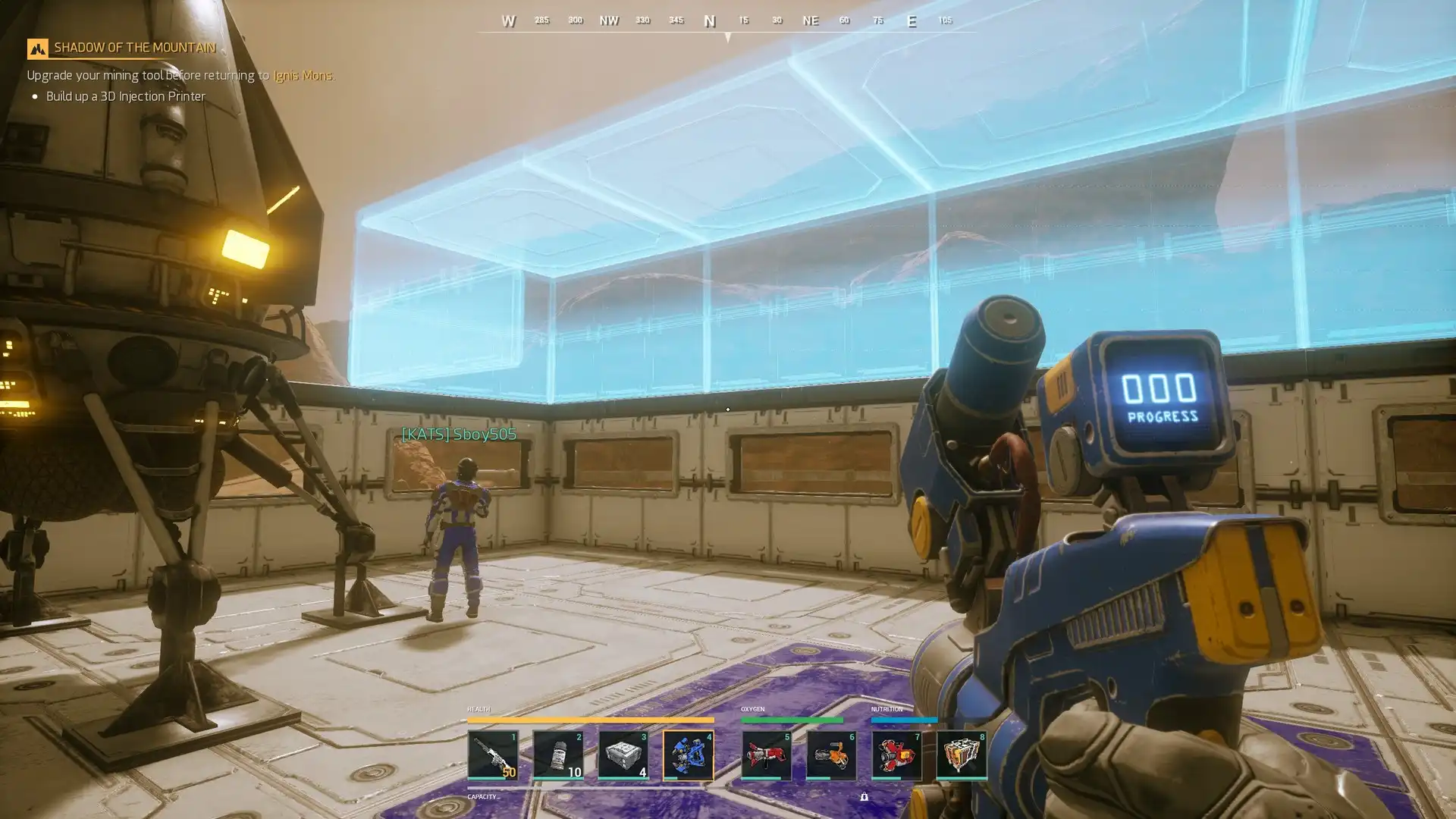Select the caged container in slot 8
Viewport: 1456px width, 819px height.
[x=962, y=755]
